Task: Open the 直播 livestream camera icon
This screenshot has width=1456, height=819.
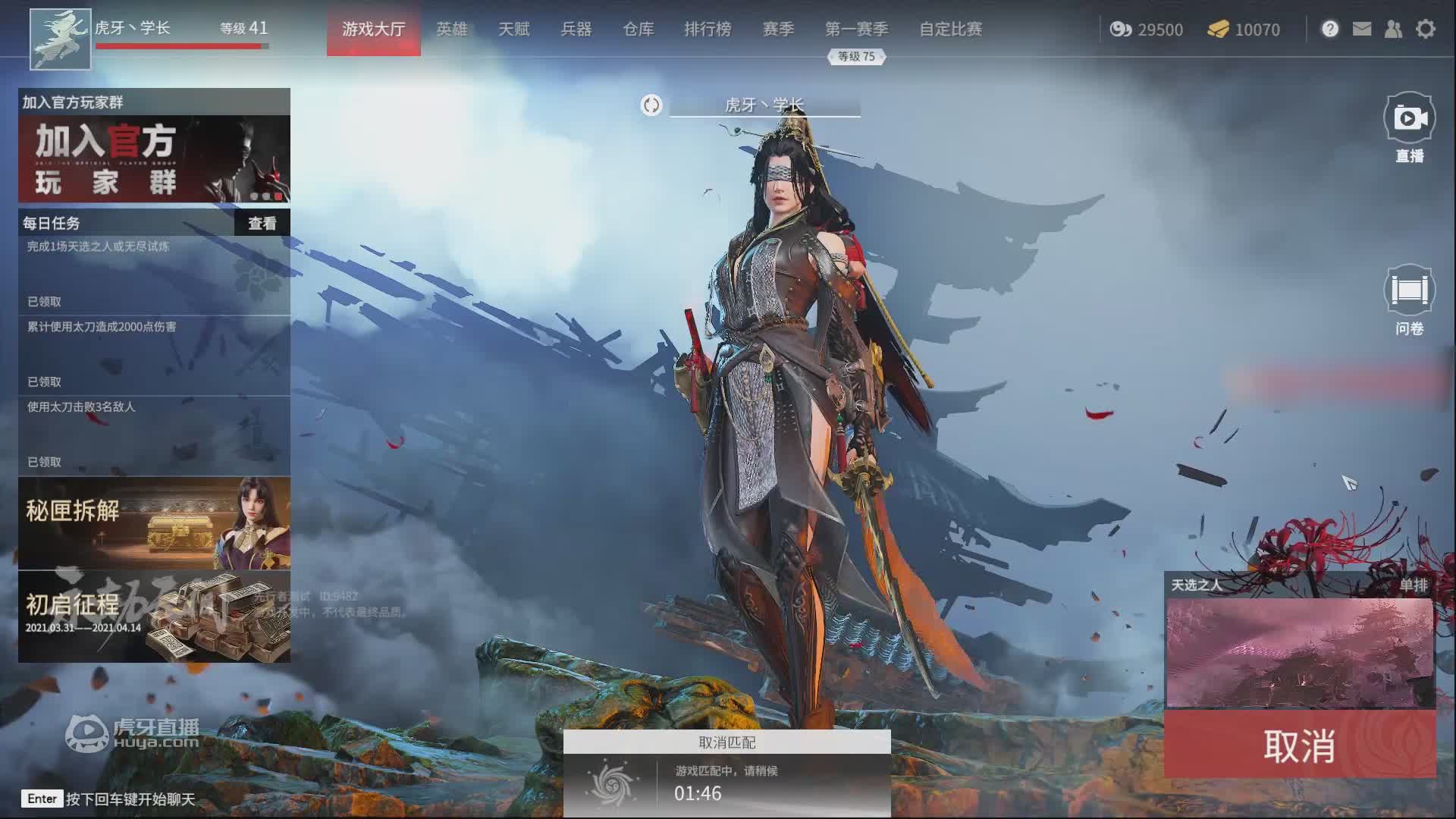Action: [x=1409, y=119]
